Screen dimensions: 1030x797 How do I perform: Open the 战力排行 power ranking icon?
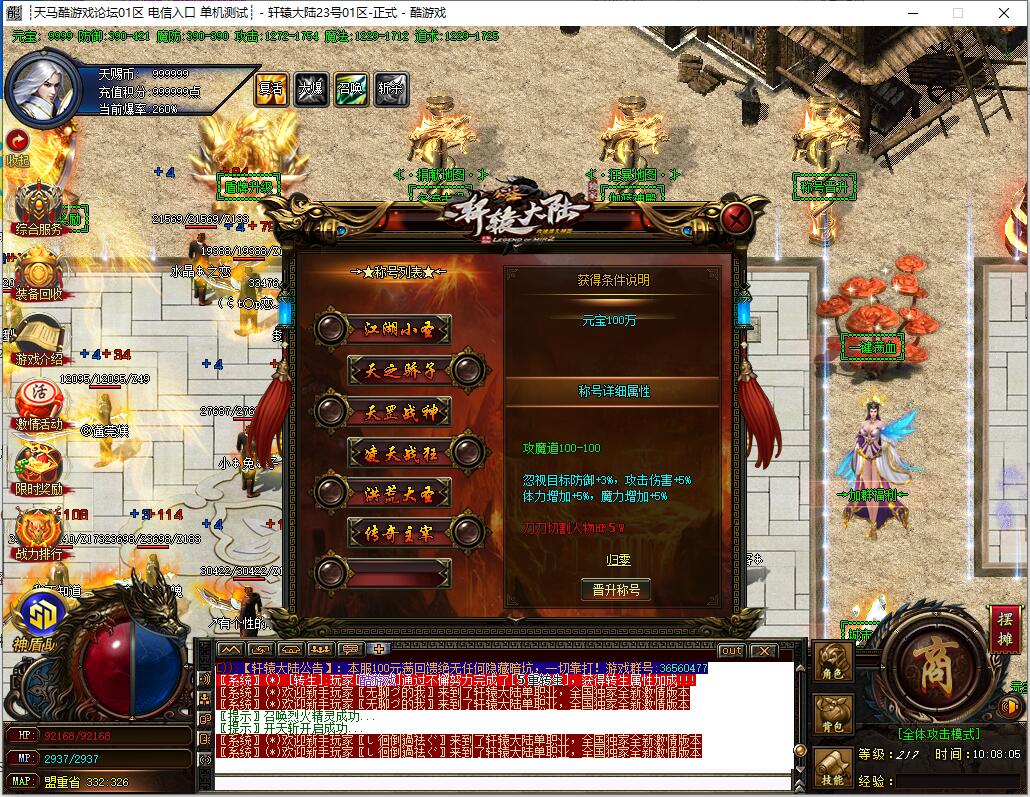(39, 533)
